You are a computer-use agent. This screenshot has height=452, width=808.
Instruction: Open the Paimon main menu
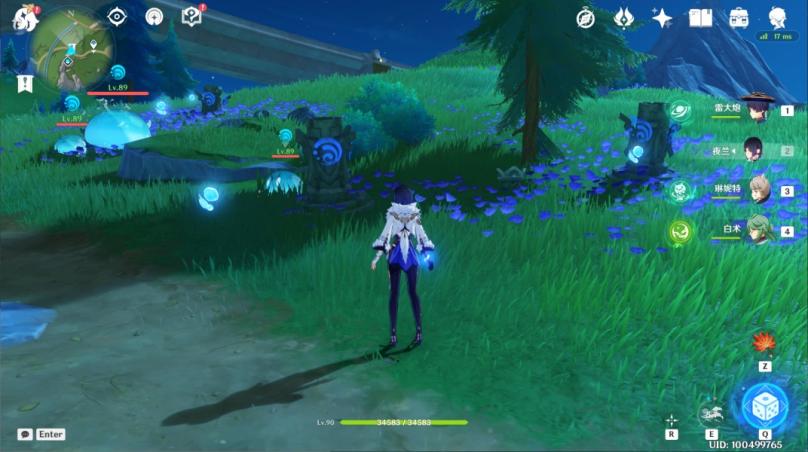pyautogui.click(x=22, y=17)
